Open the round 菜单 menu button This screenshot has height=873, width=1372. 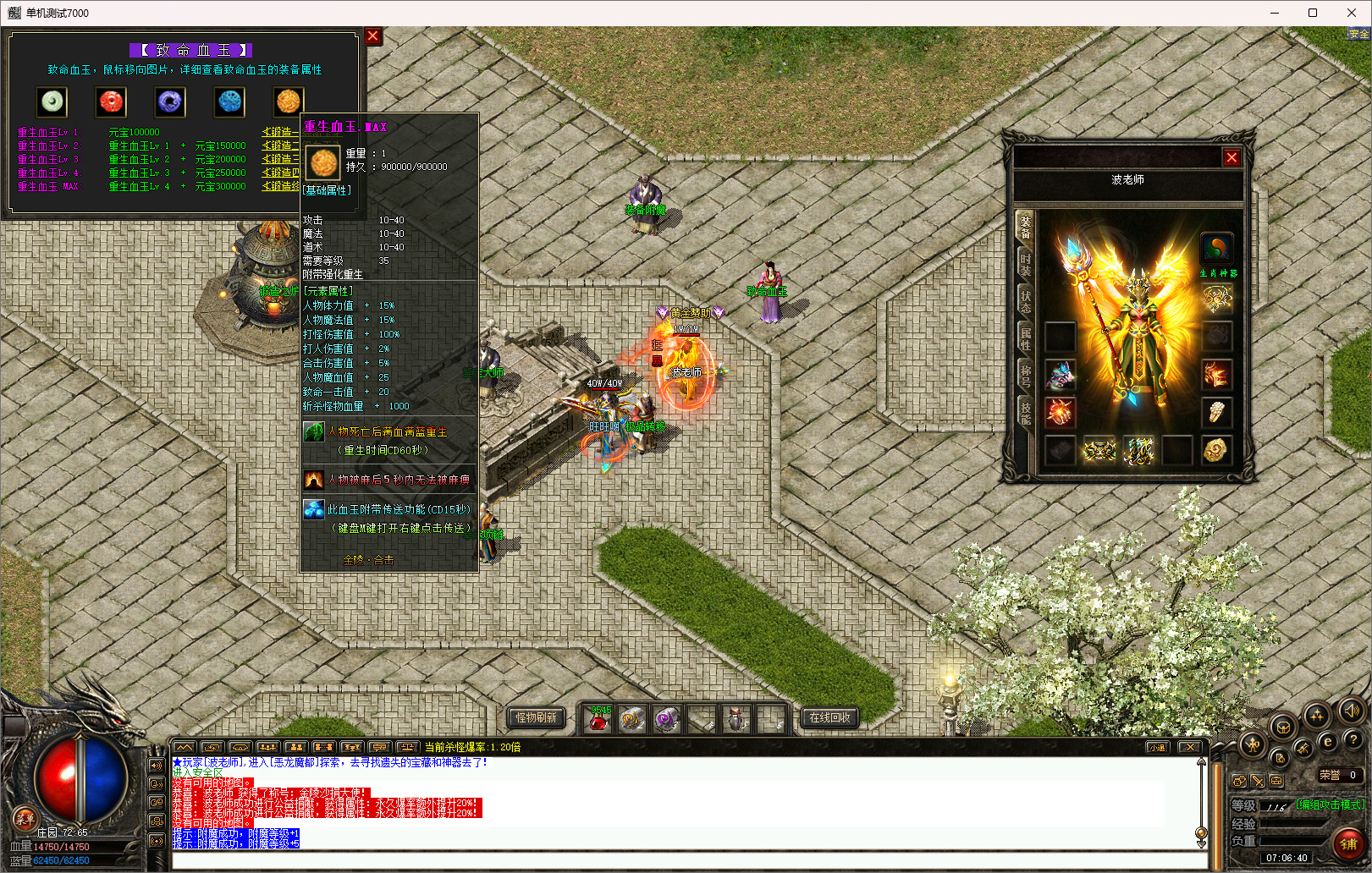(25, 818)
